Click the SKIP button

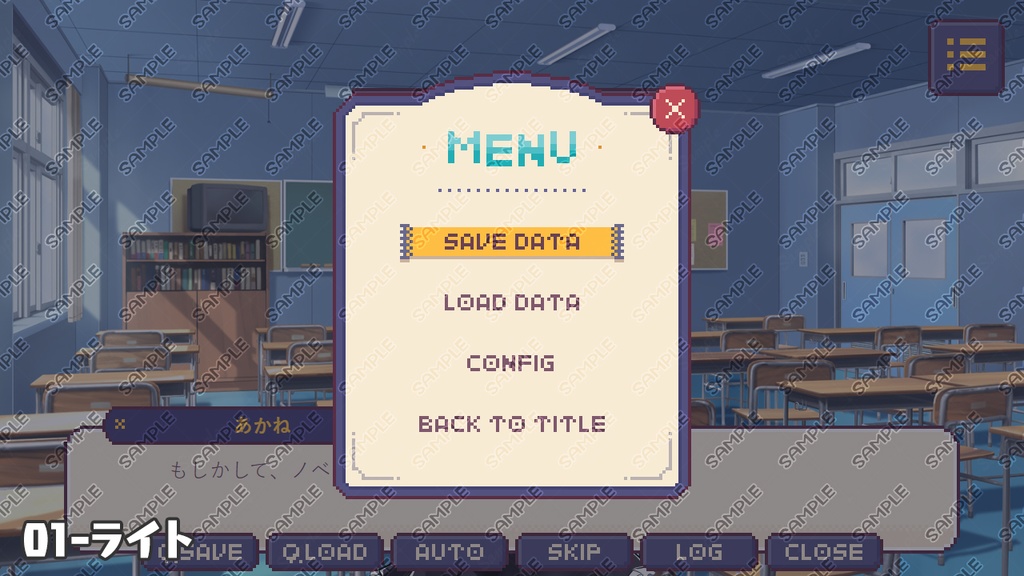(574, 552)
